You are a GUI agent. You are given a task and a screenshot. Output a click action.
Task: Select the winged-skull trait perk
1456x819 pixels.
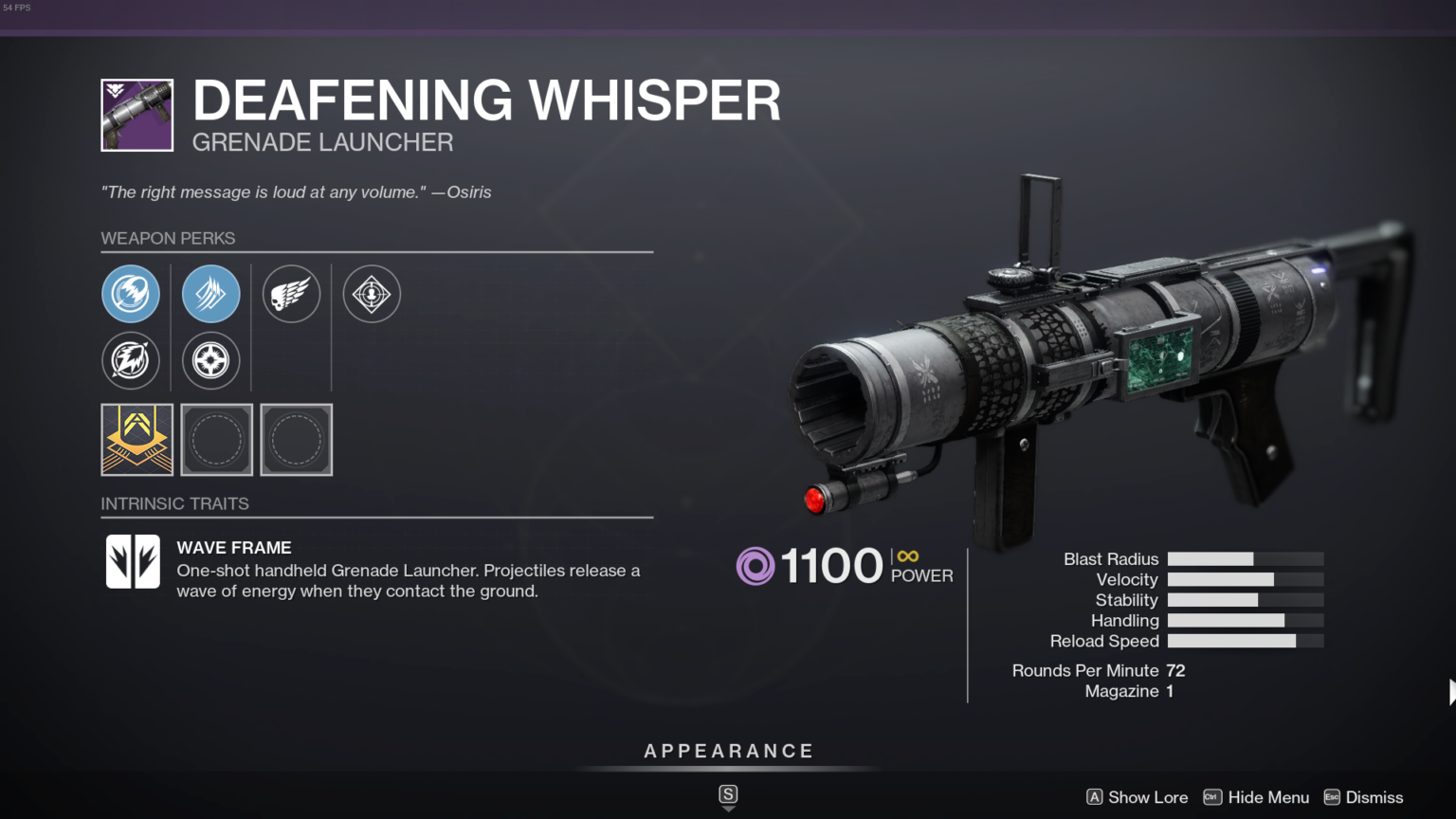pos(291,294)
